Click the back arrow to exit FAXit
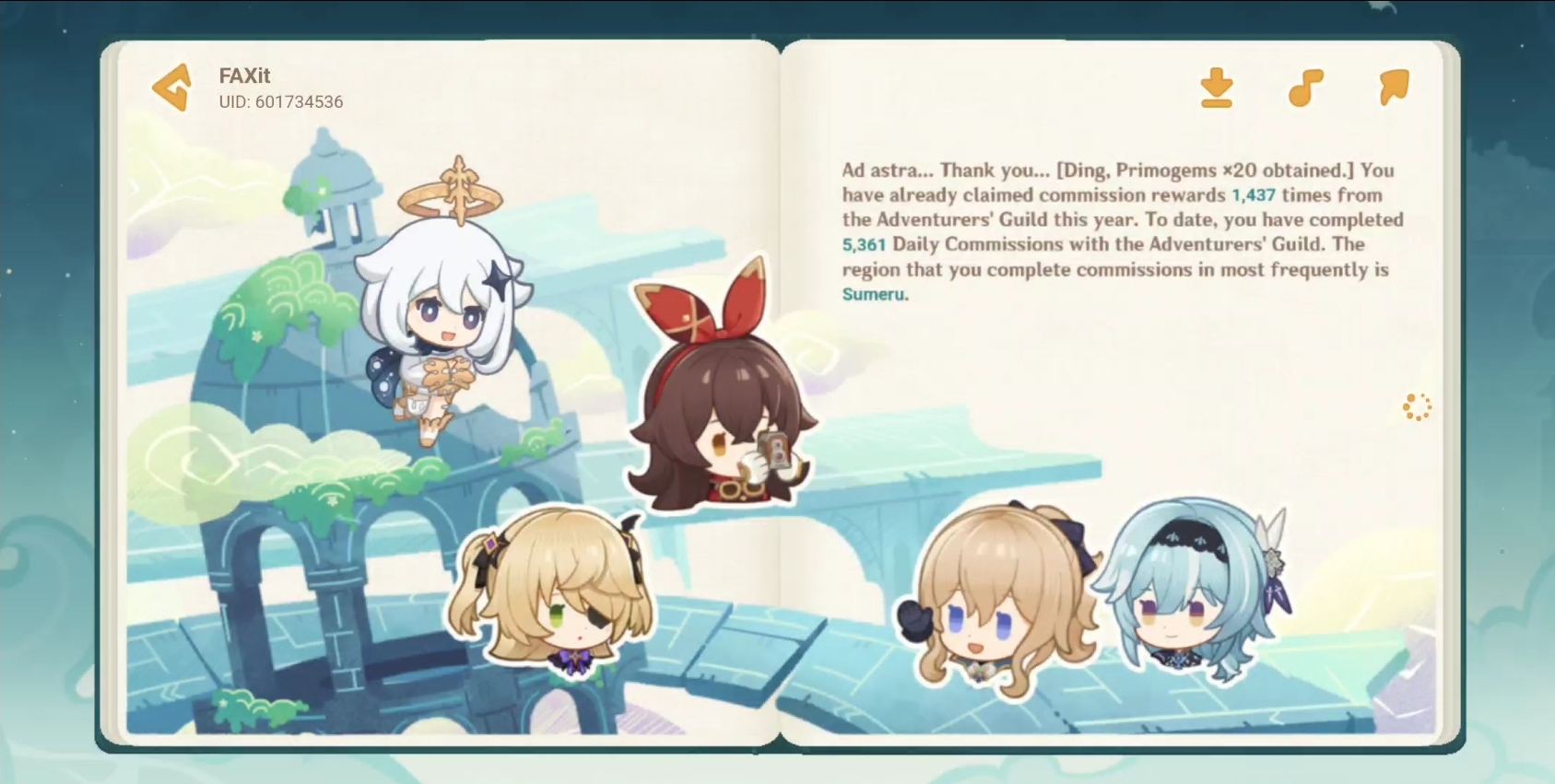 point(171,88)
